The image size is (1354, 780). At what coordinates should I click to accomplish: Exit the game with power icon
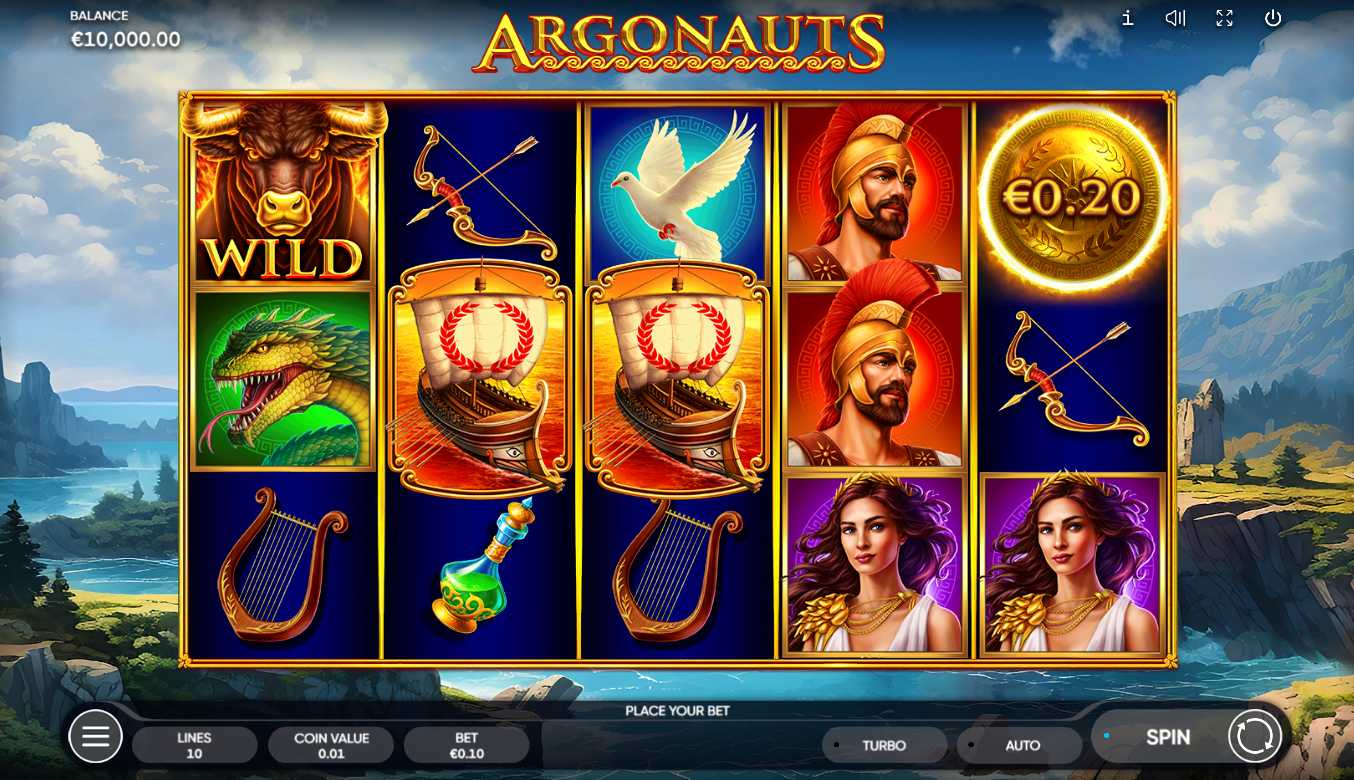pos(1272,18)
